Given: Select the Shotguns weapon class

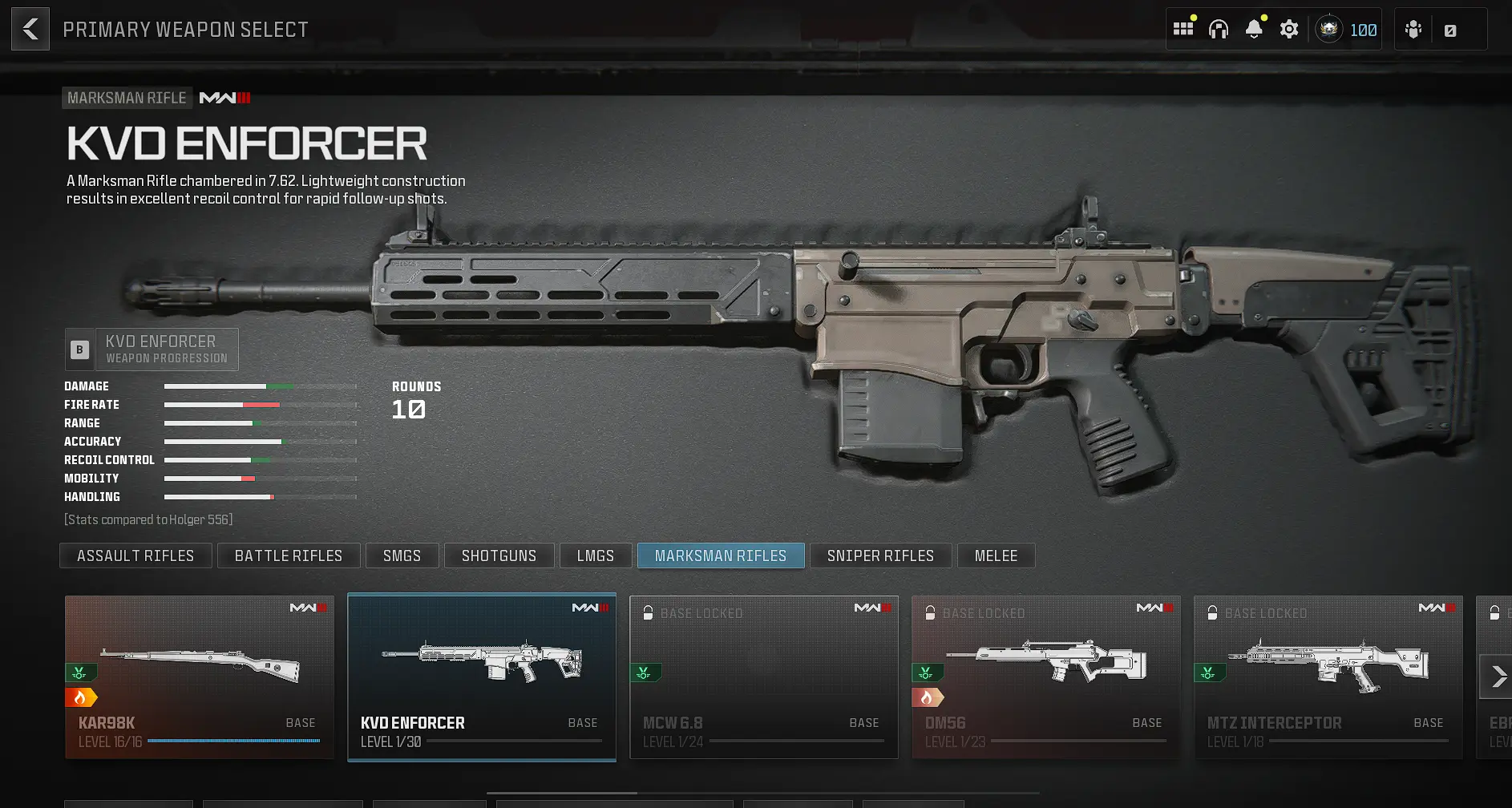Looking at the screenshot, I should [x=499, y=555].
